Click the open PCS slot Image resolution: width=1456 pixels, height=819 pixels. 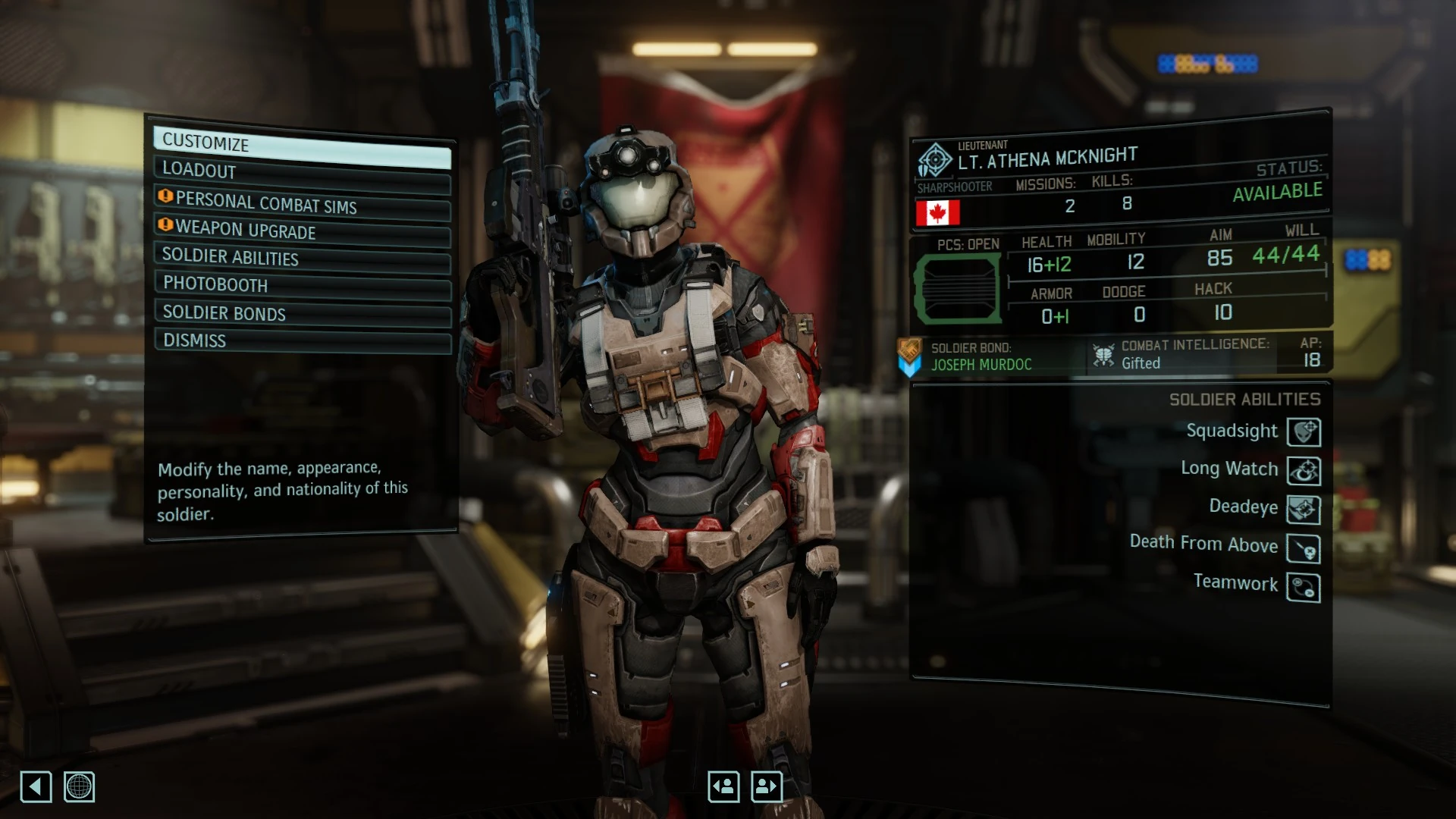[958, 289]
